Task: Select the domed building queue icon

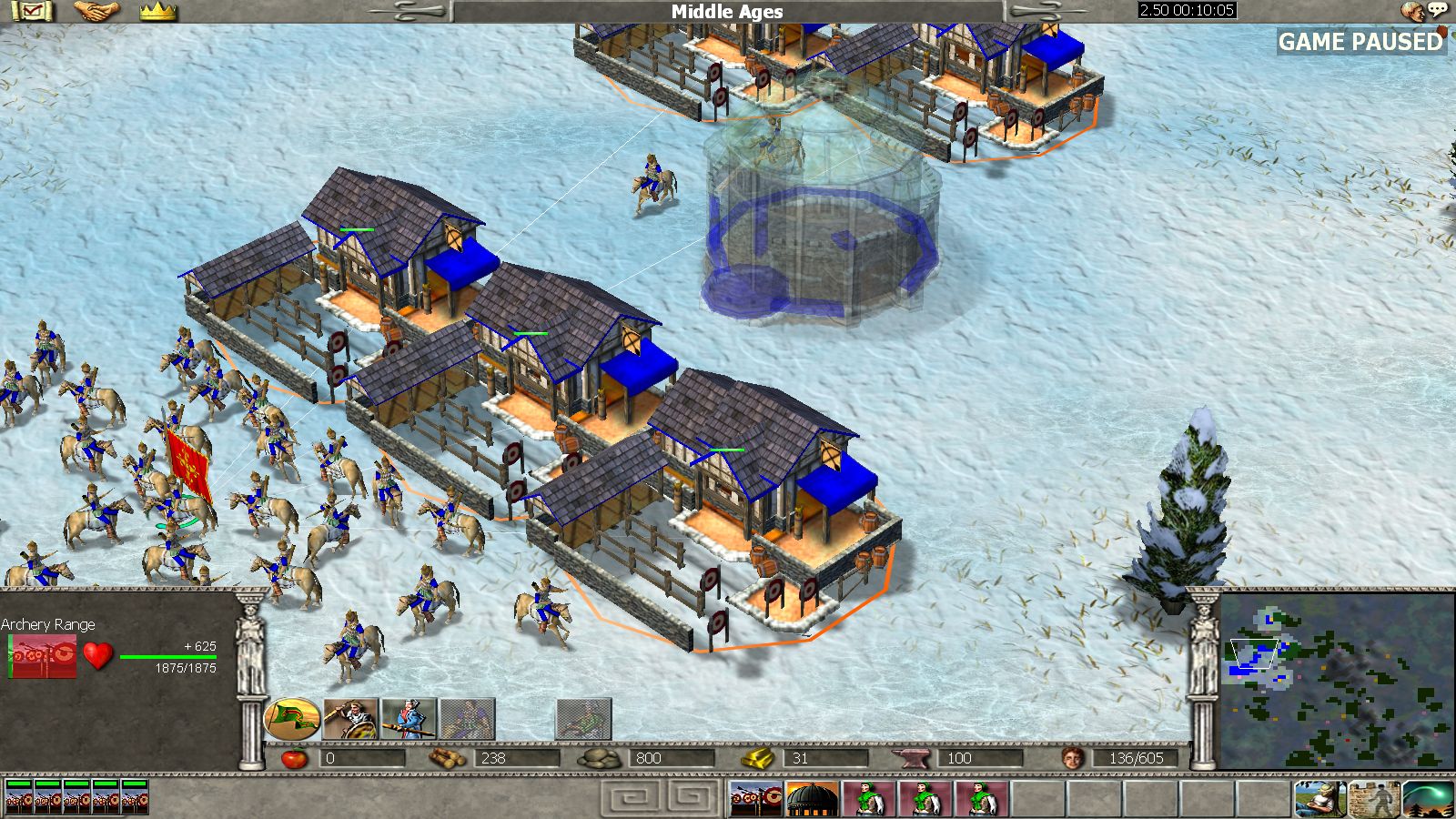Action: click(x=811, y=799)
